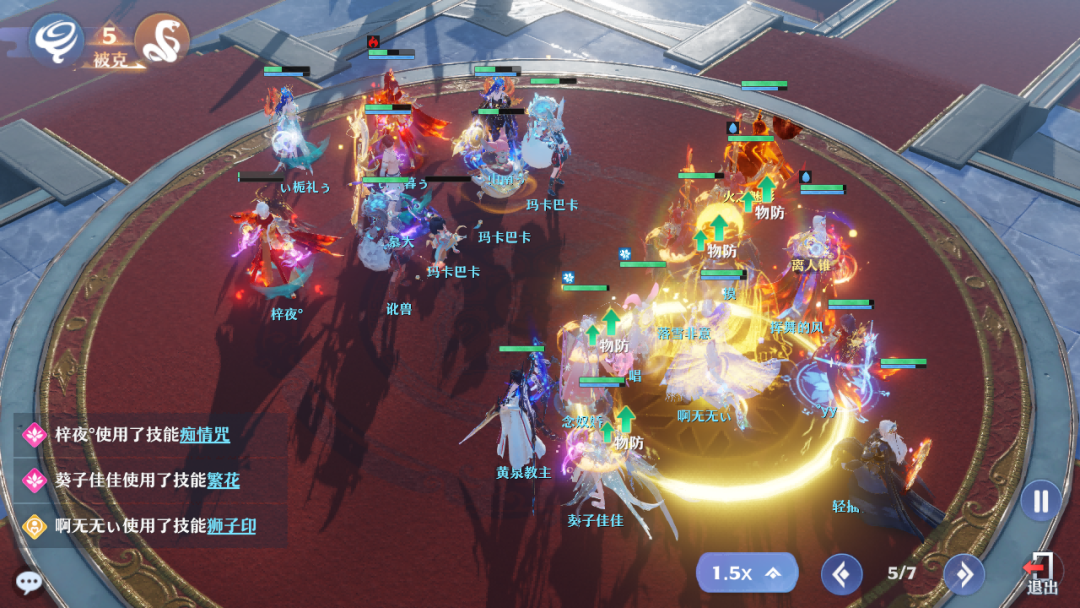
Task: Select the orange snake team icon
Action: [x=161, y=39]
